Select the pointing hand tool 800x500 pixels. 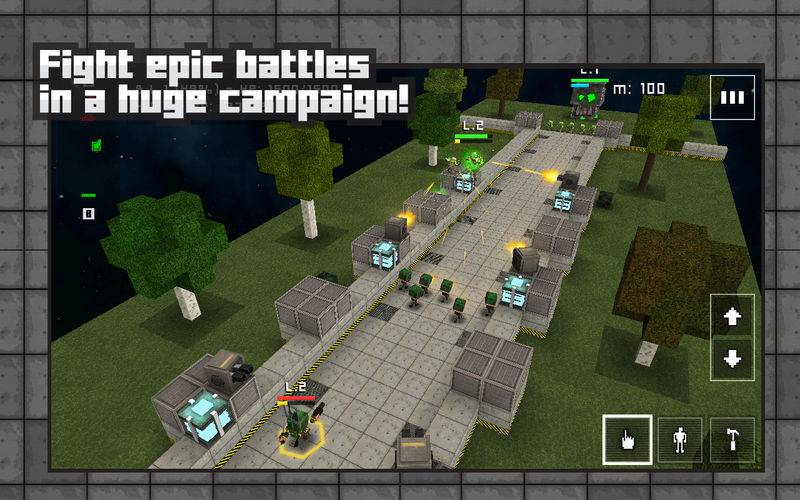pyautogui.click(x=628, y=439)
